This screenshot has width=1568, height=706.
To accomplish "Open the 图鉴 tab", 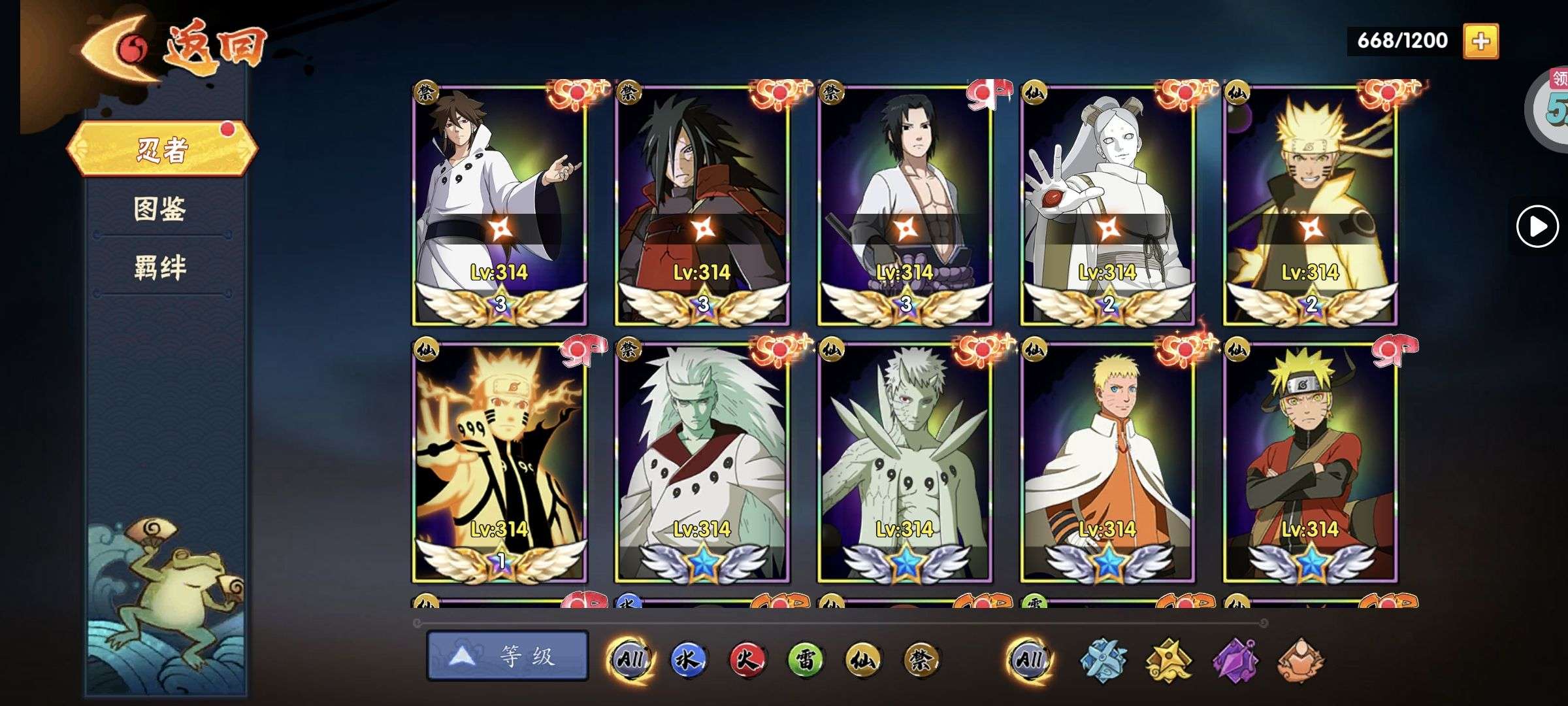I will (161, 209).
